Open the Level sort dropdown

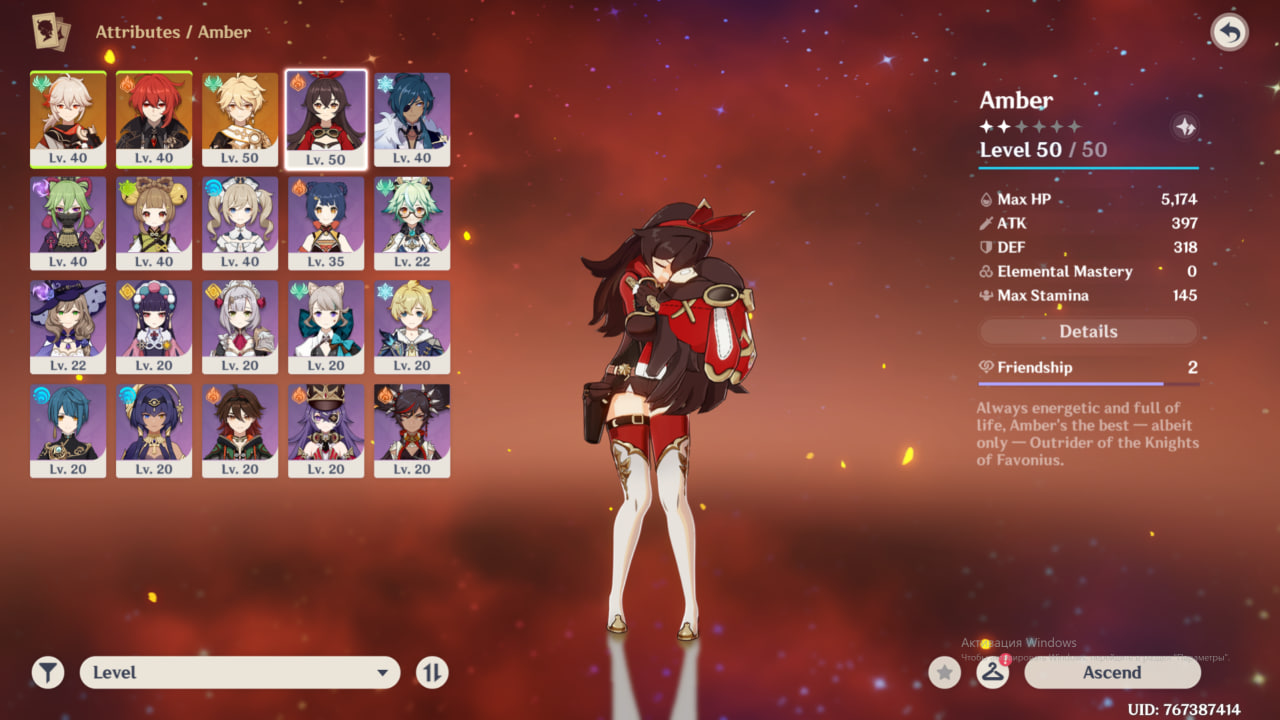tap(240, 673)
